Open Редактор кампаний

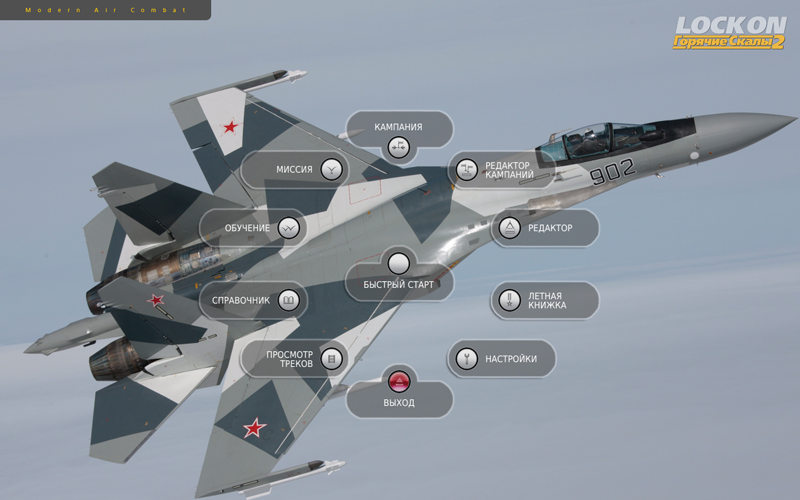click(x=466, y=170)
